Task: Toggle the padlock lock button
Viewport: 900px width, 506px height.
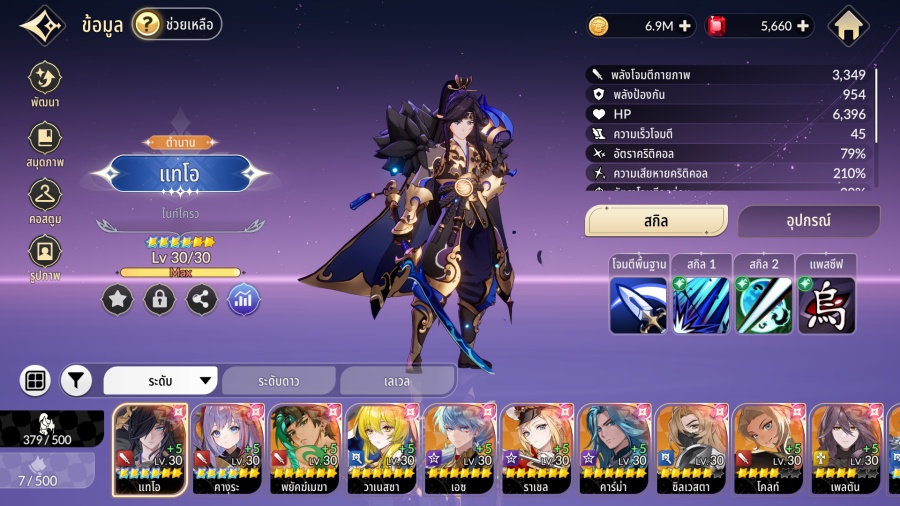Action: click(160, 298)
